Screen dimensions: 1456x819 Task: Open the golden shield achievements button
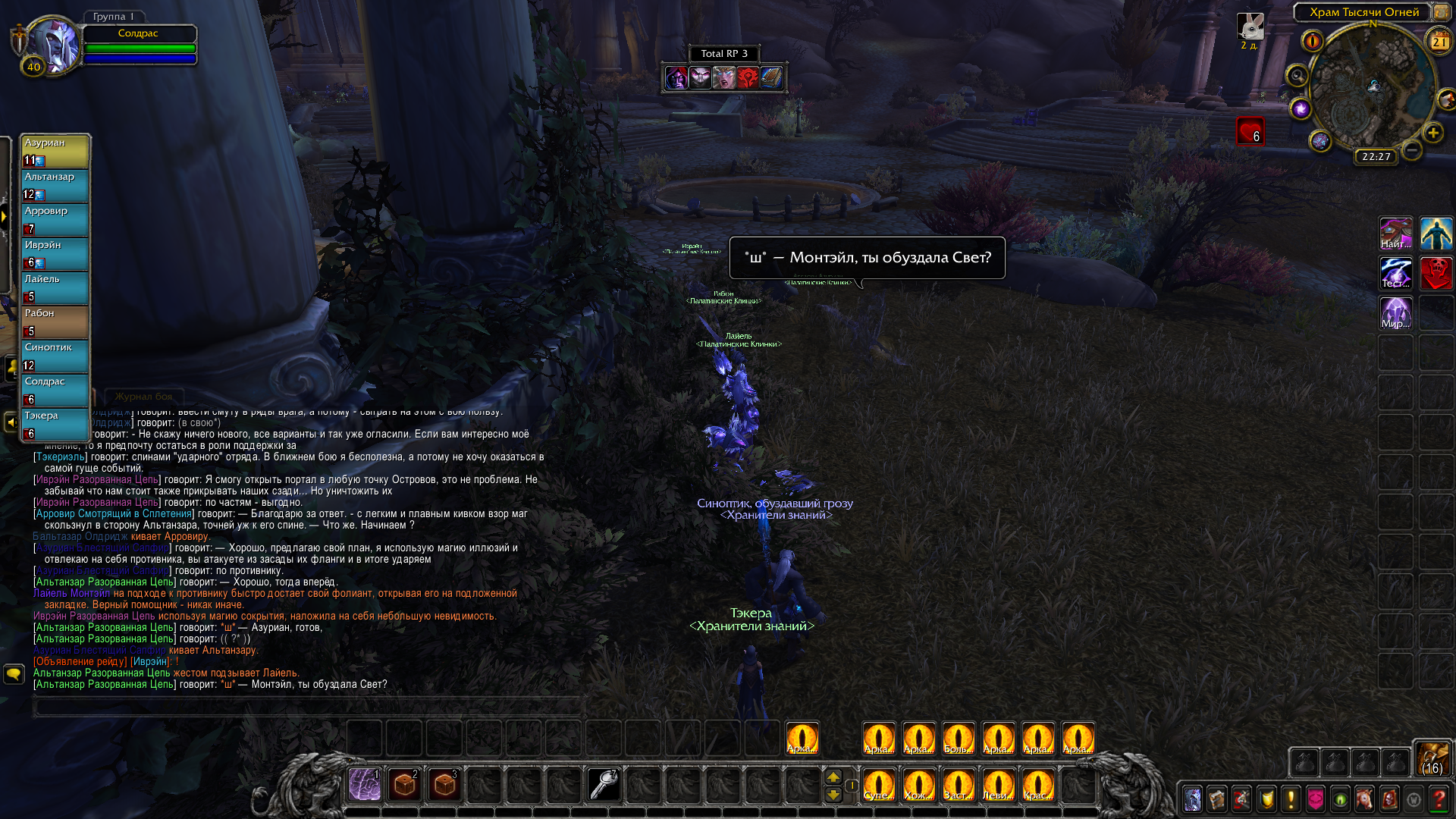1266,799
